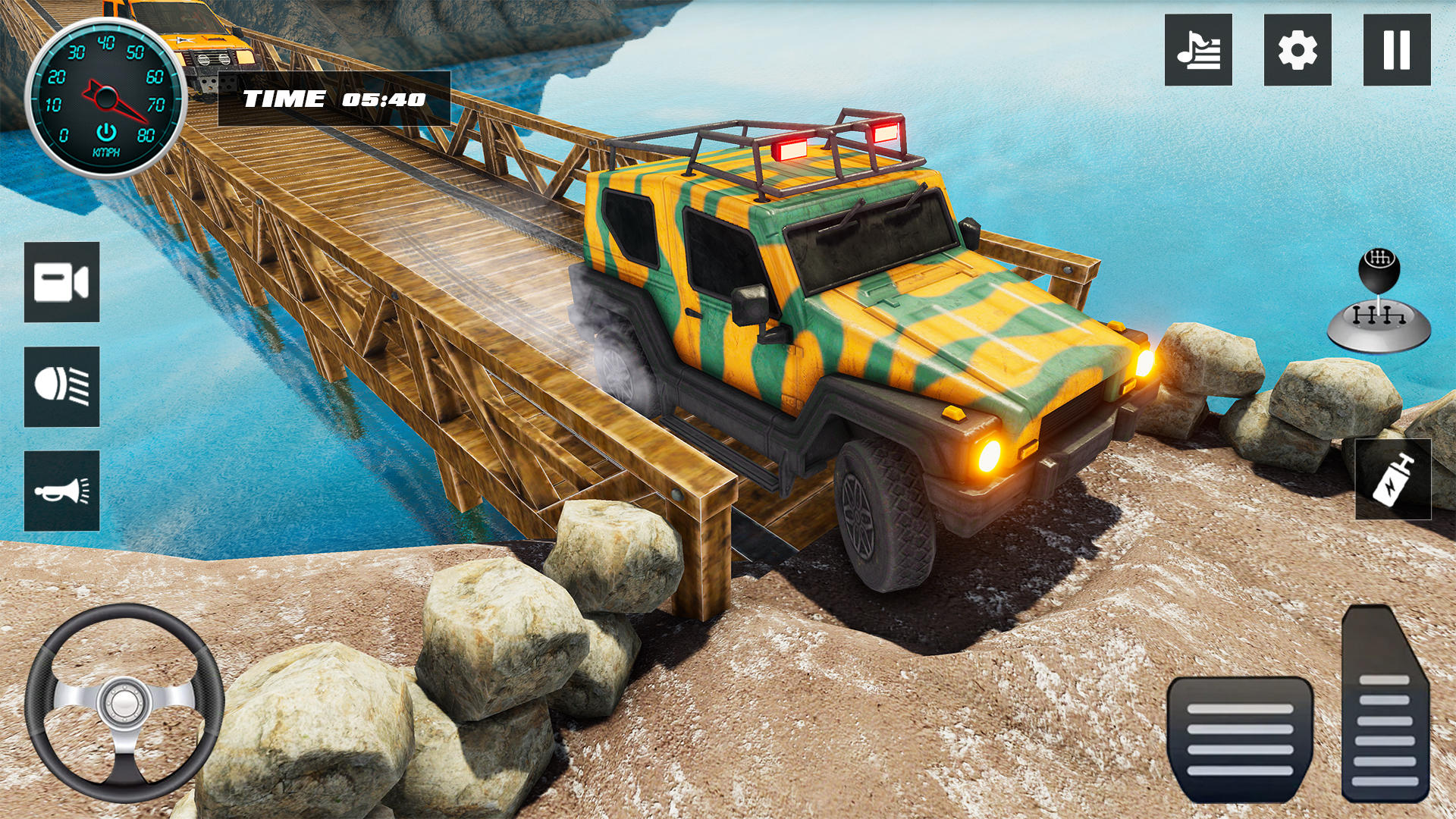Open the gear settings menu

pos(1298,50)
